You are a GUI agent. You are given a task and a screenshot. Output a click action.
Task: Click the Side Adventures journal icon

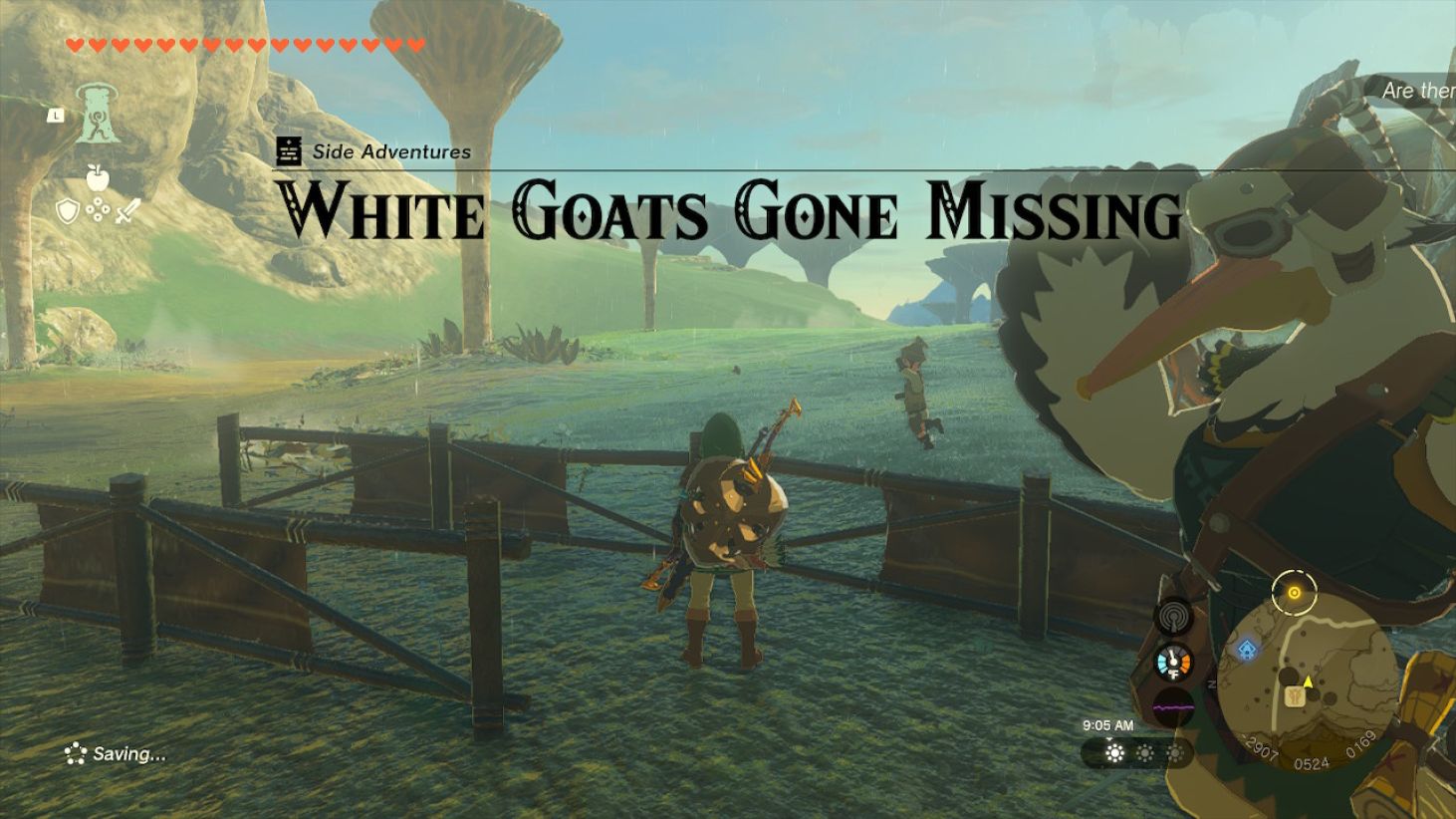[x=287, y=150]
